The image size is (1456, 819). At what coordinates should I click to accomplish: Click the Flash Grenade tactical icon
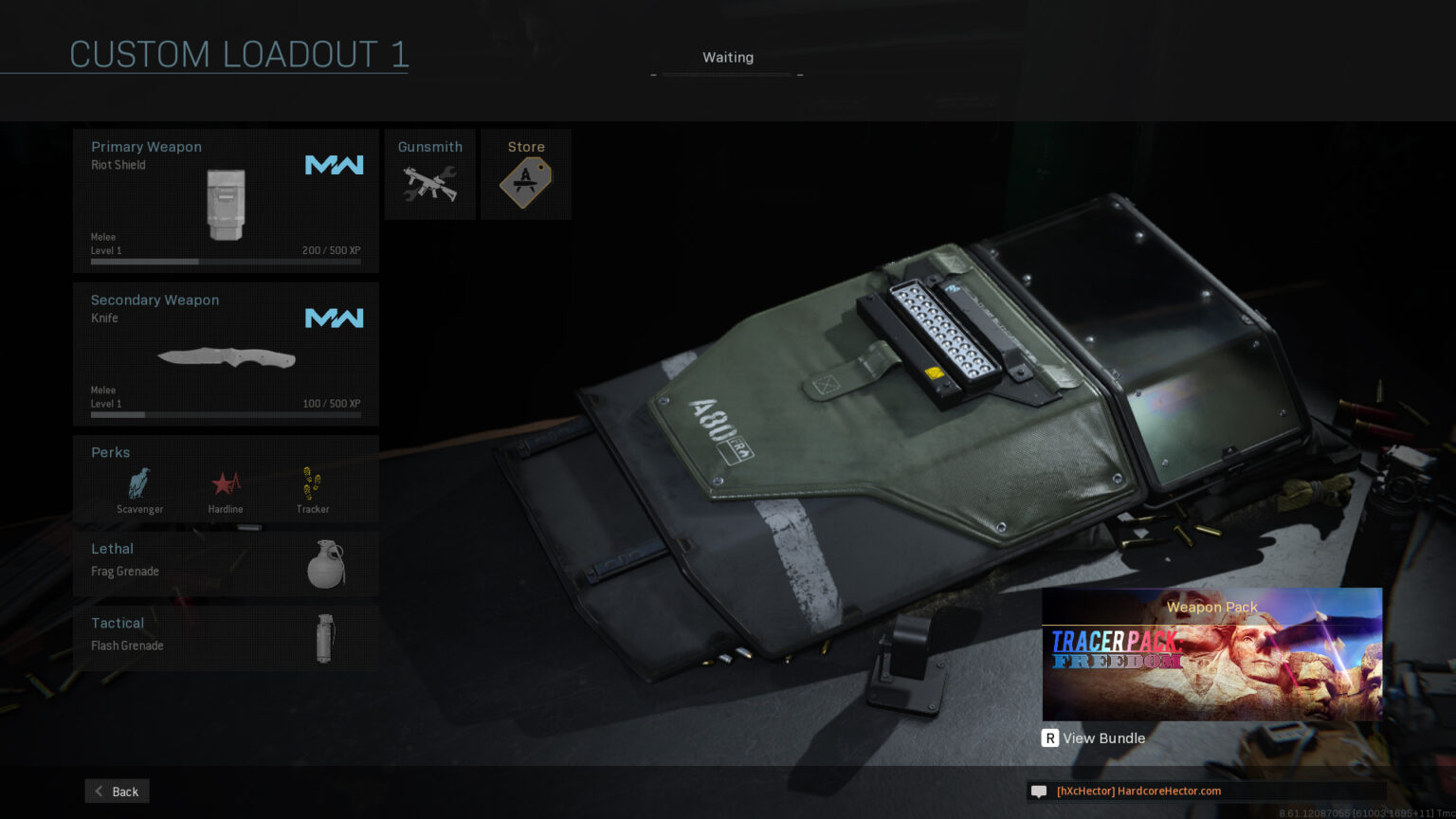click(326, 637)
